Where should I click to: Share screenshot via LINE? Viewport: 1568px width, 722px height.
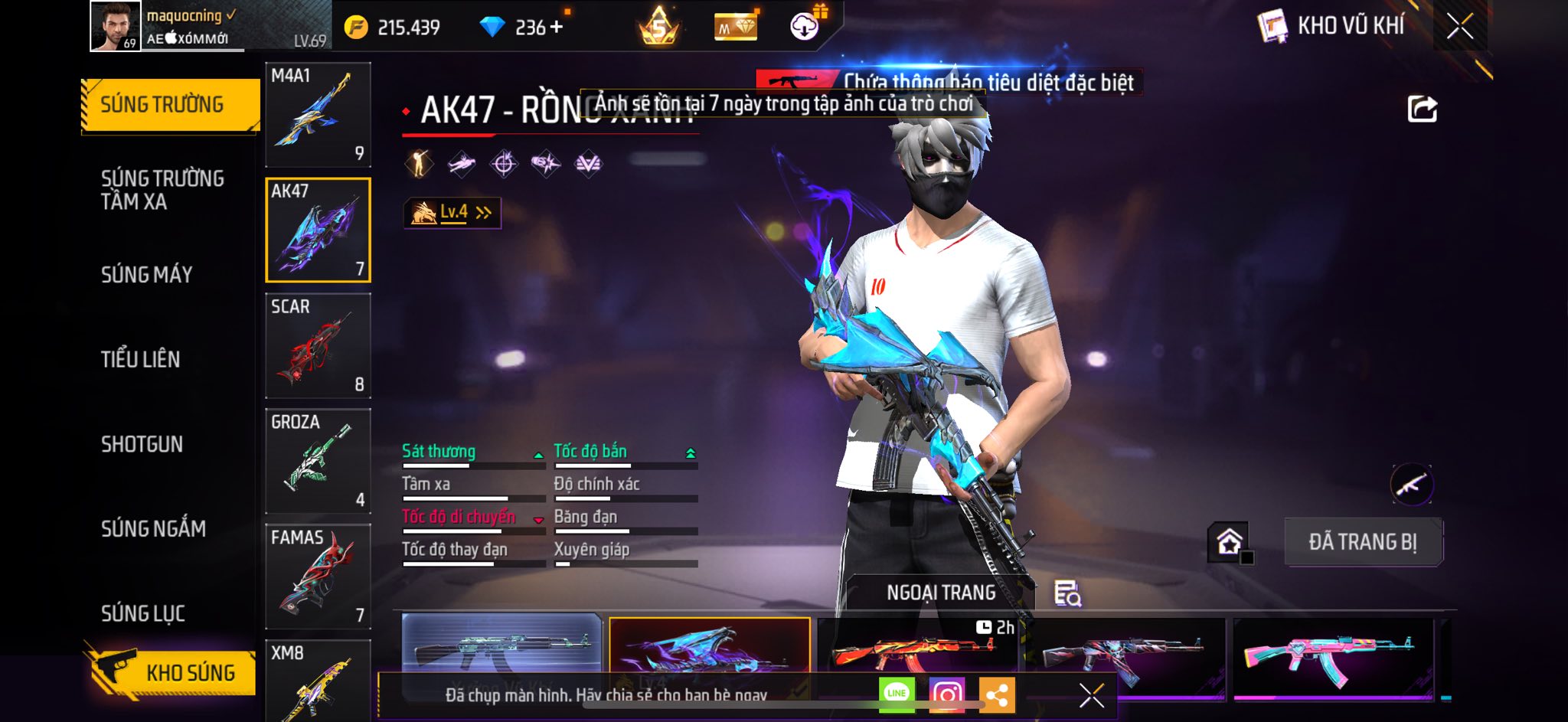(897, 694)
